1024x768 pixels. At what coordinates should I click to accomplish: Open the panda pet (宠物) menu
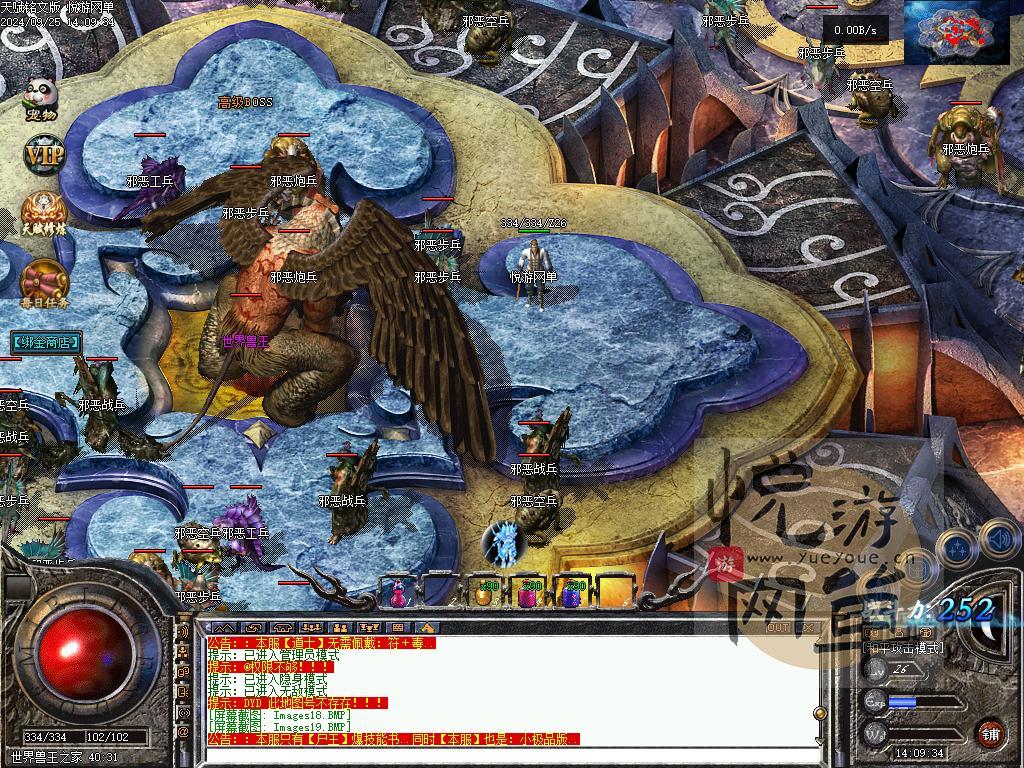(41, 100)
